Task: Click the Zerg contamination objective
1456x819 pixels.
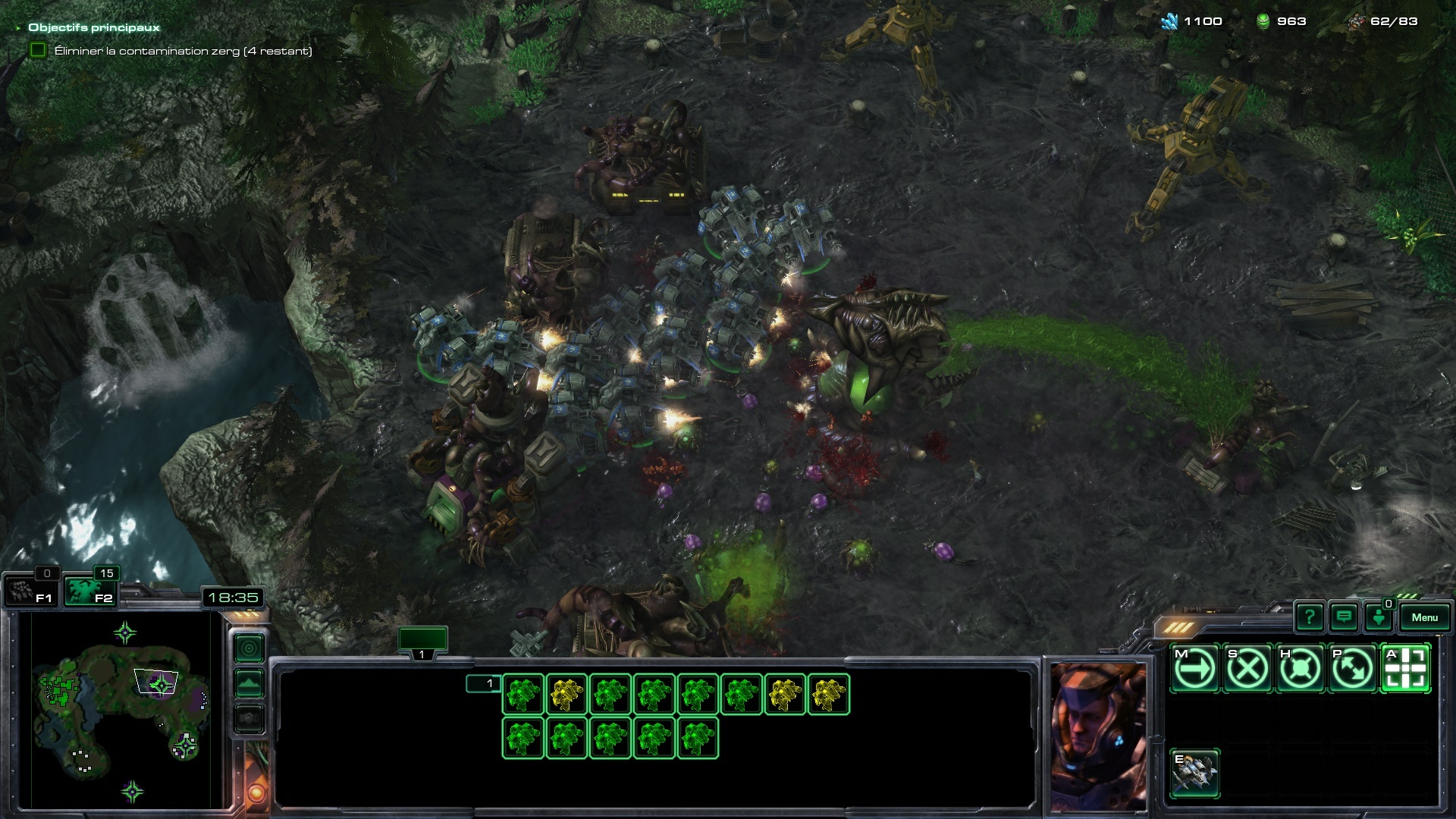Action: 182,51
